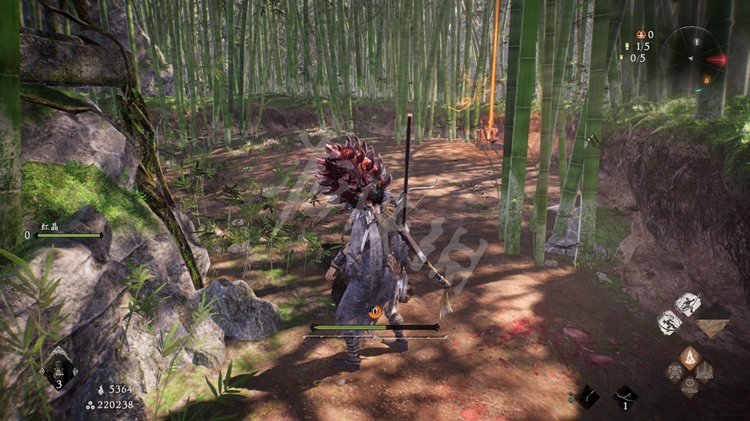Choose the bottom wizardry spell diamond
This screenshot has height=421, width=750.
(x=690, y=385)
